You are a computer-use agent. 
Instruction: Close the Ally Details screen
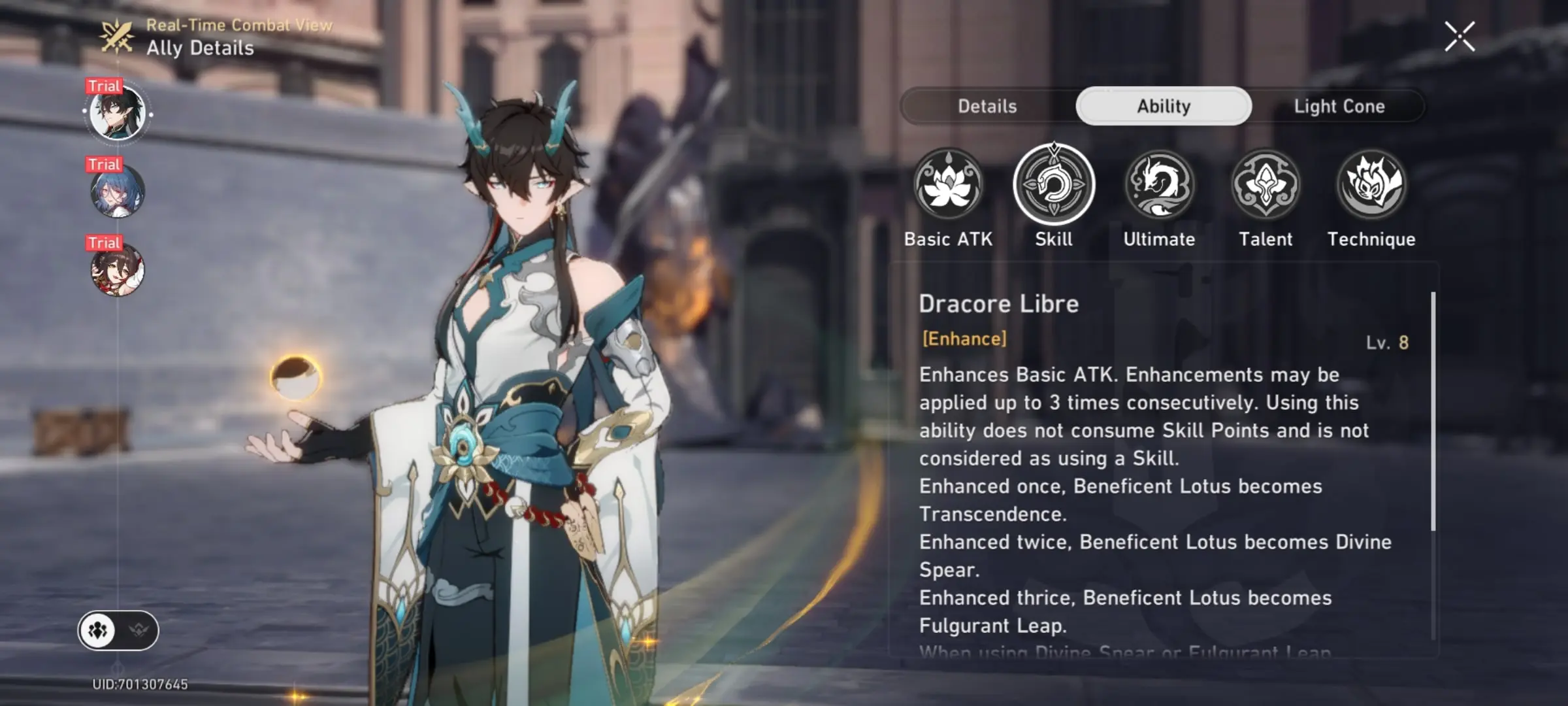1460,36
